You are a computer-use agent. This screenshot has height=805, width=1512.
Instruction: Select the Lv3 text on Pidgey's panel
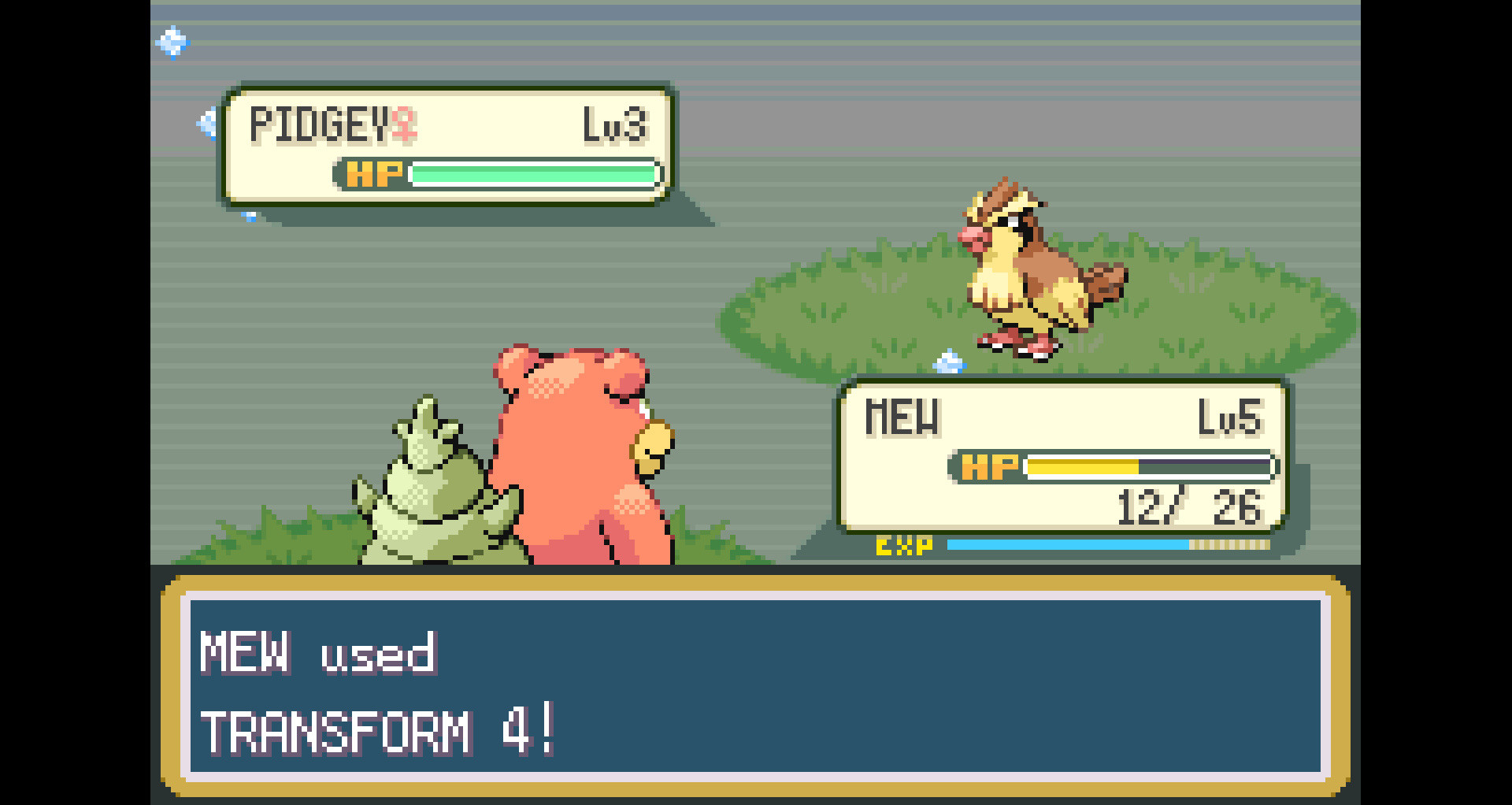[x=618, y=124]
